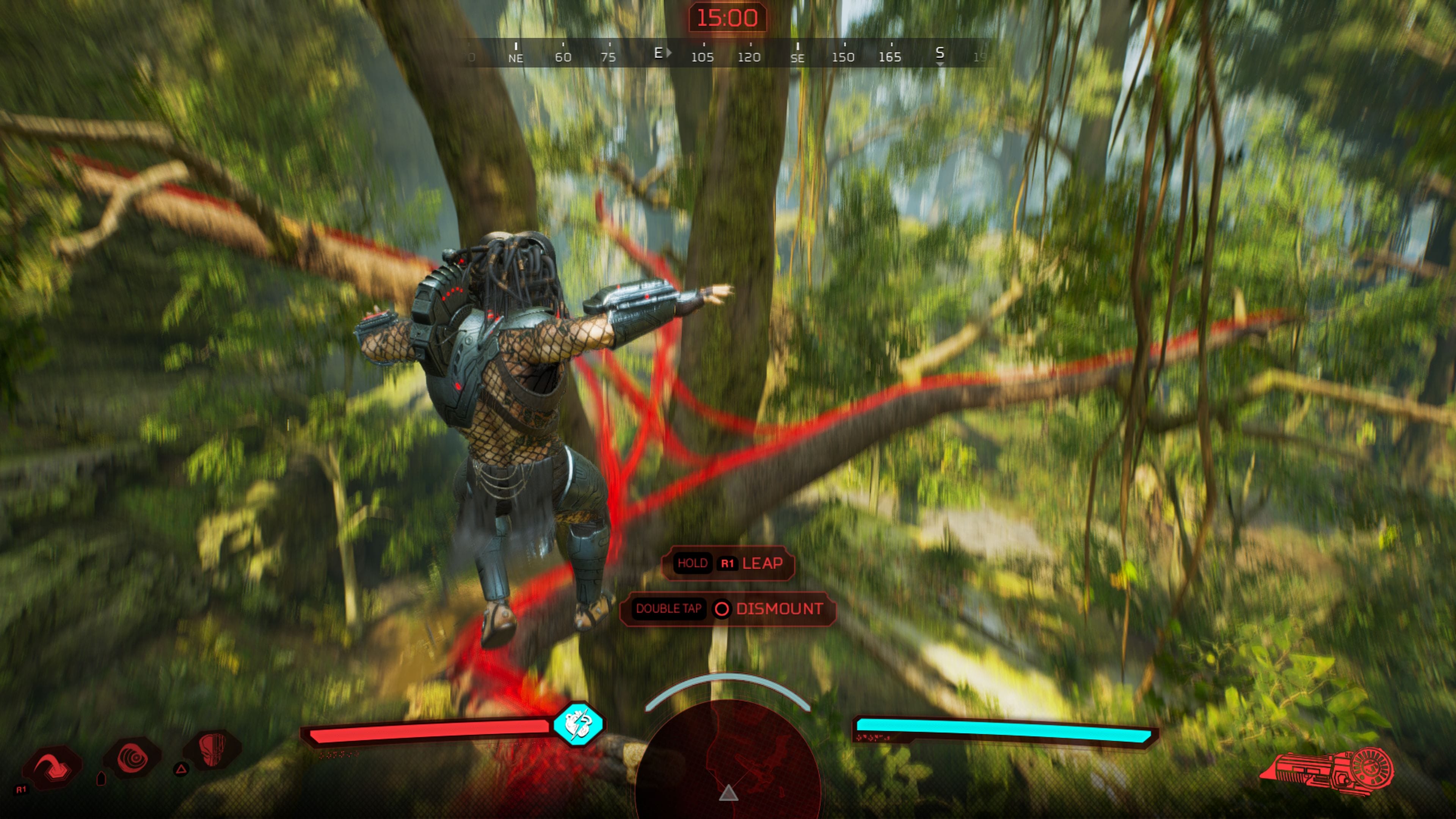The image size is (1456, 819).
Task: Click the cyan heart second wind icon
Action: [x=577, y=724]
